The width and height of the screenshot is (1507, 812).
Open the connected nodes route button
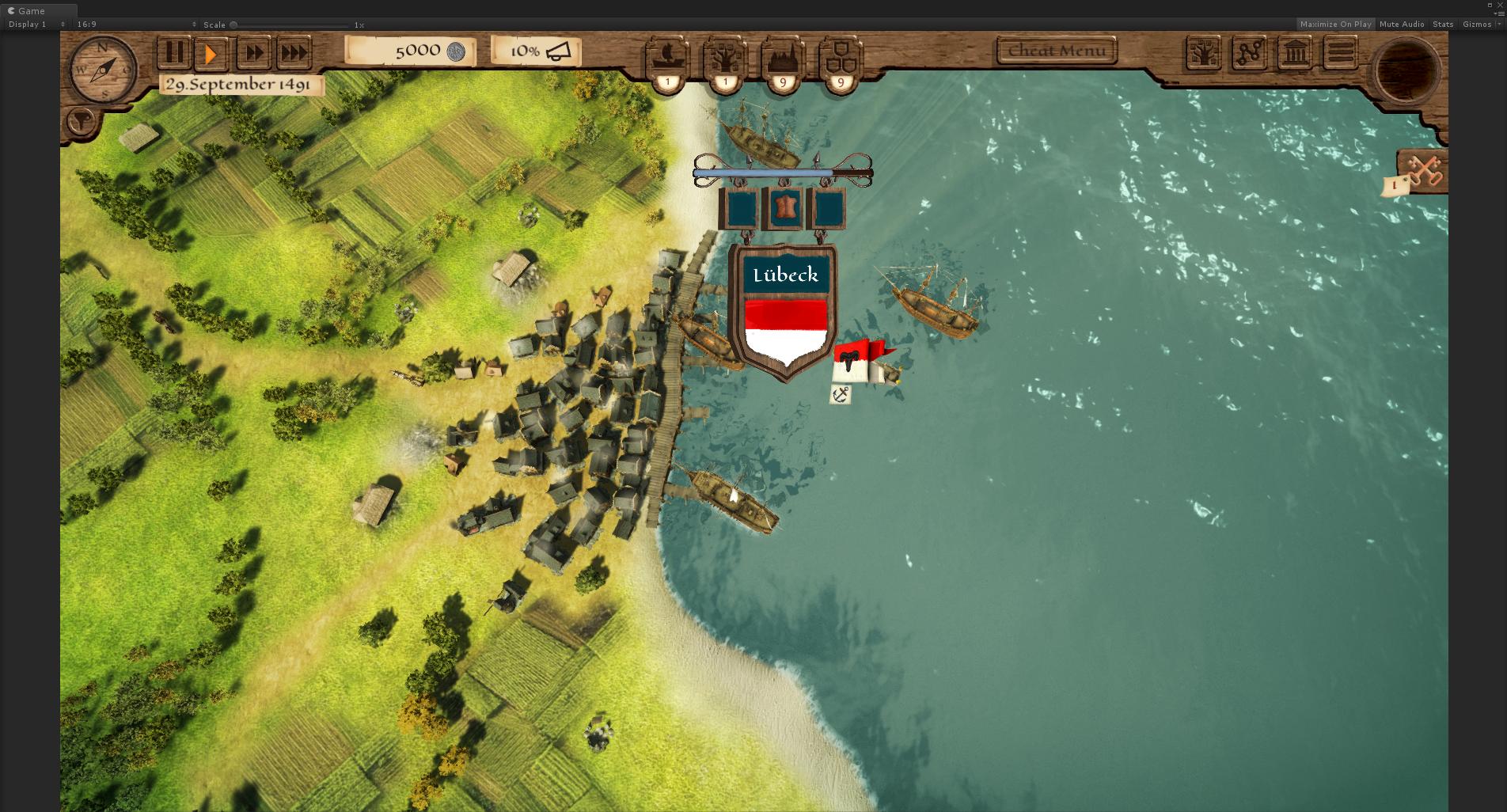(x=1249, y=54)
